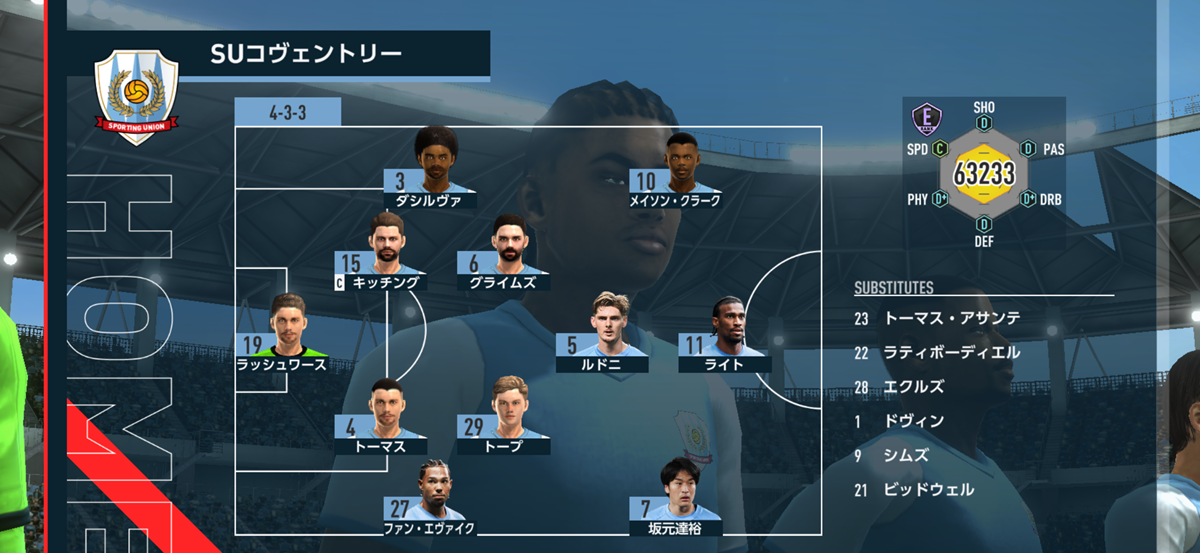Select number 27 ファン・エヴァイク

coord(429,508)
